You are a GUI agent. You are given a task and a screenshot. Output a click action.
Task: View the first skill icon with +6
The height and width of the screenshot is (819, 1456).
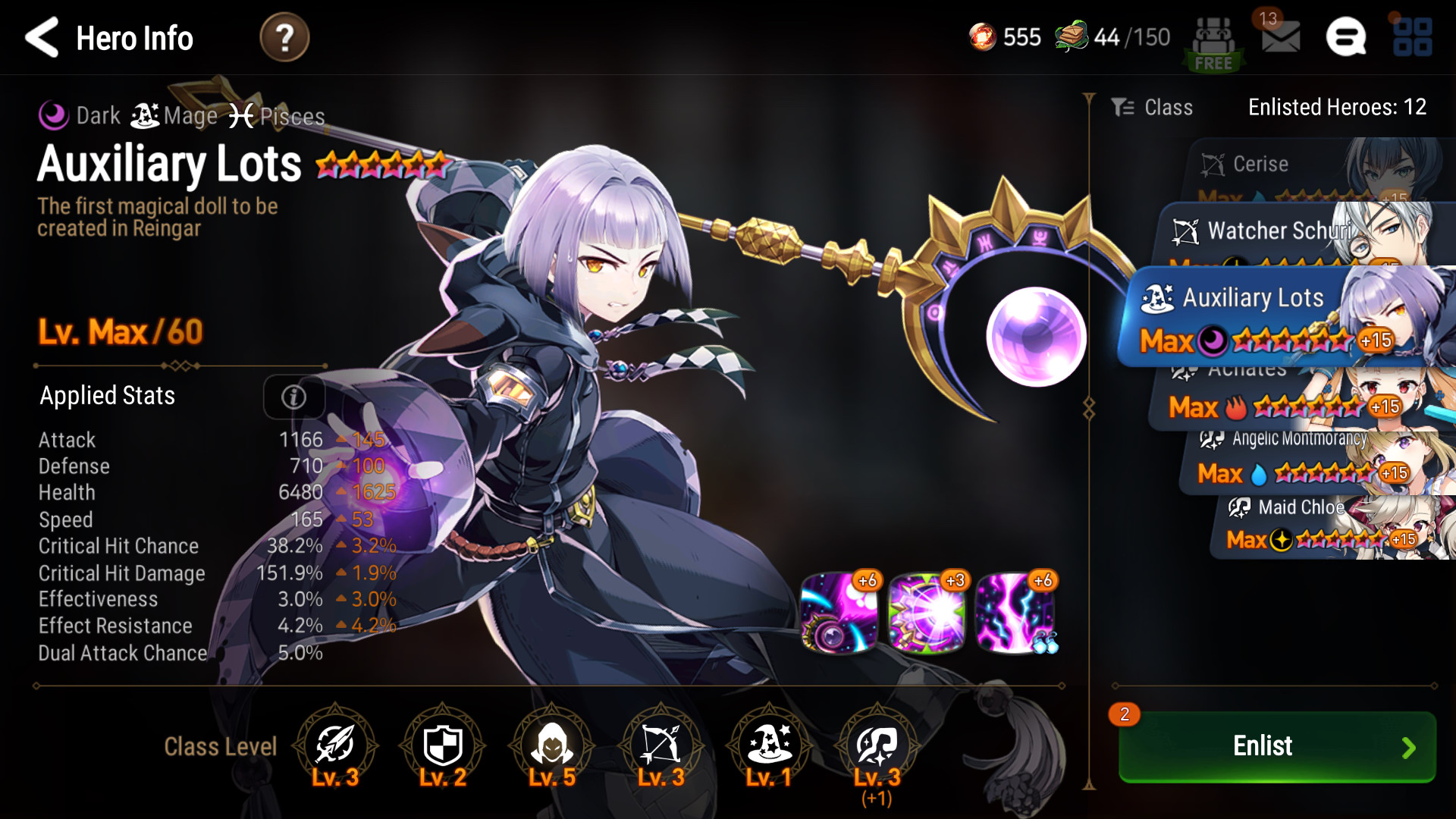(x=839, y=613)
